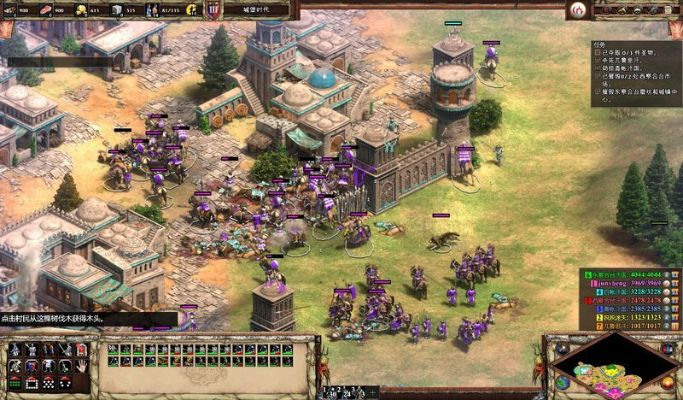Choose the box formation icon
683x400 pixels.
point(30,382)
